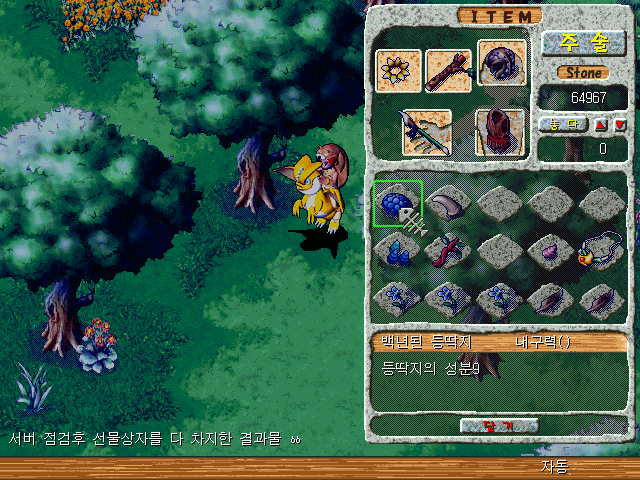Select the equipped dark helmet
Image resolution: width=640 pixels, height=480 pixels.
501,65
